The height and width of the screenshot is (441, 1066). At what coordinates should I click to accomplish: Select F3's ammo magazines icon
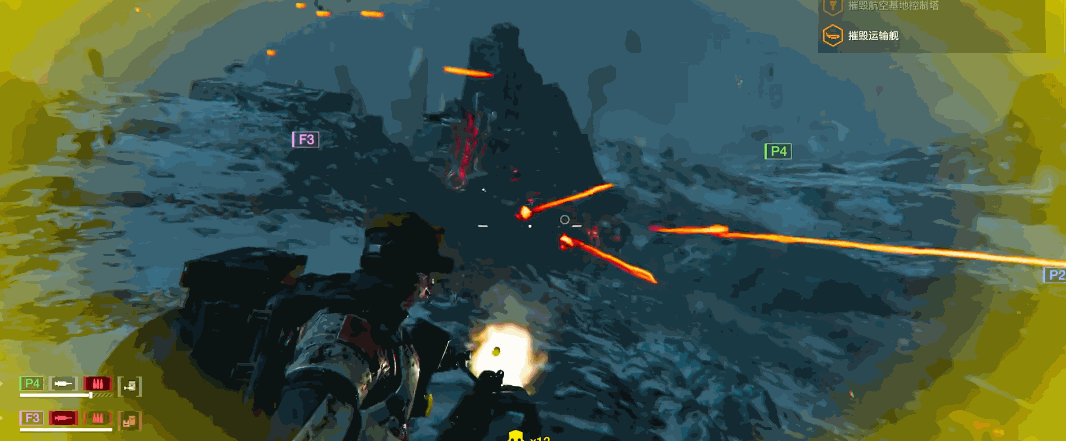coord(96,417)
